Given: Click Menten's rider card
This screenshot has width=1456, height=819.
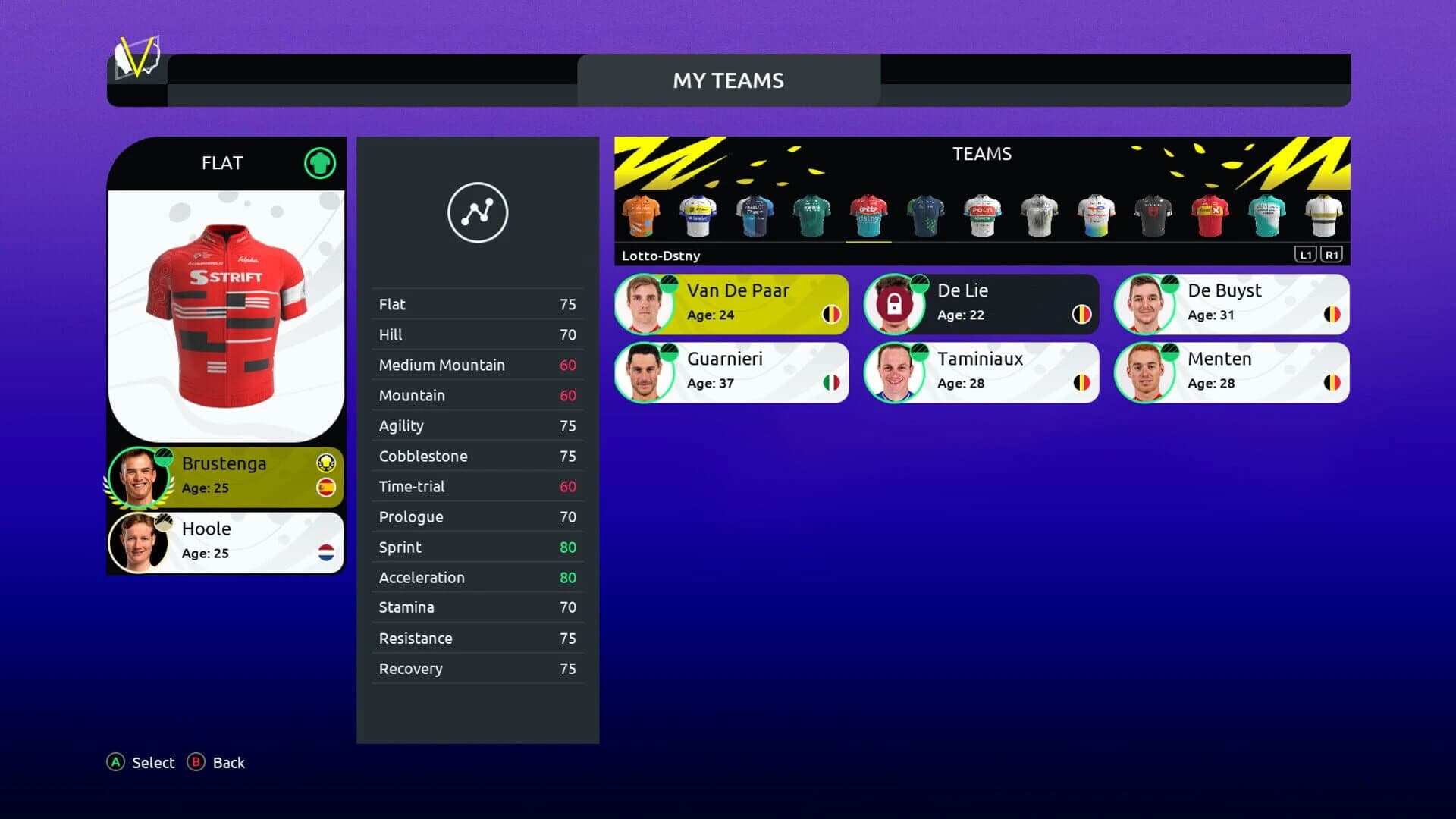Looking at the screenshot, I should click(x=1231, y=372).
